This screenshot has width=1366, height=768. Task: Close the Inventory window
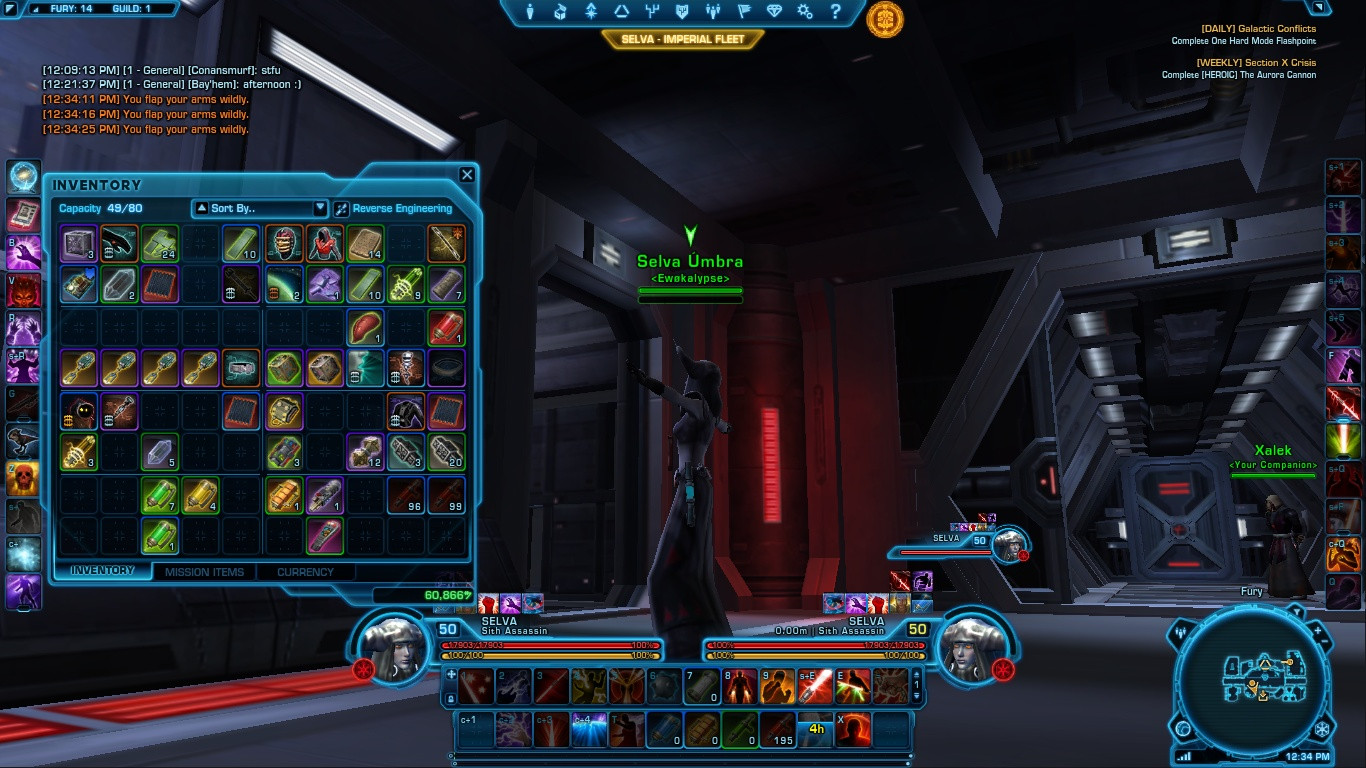[x=467, y=175]
